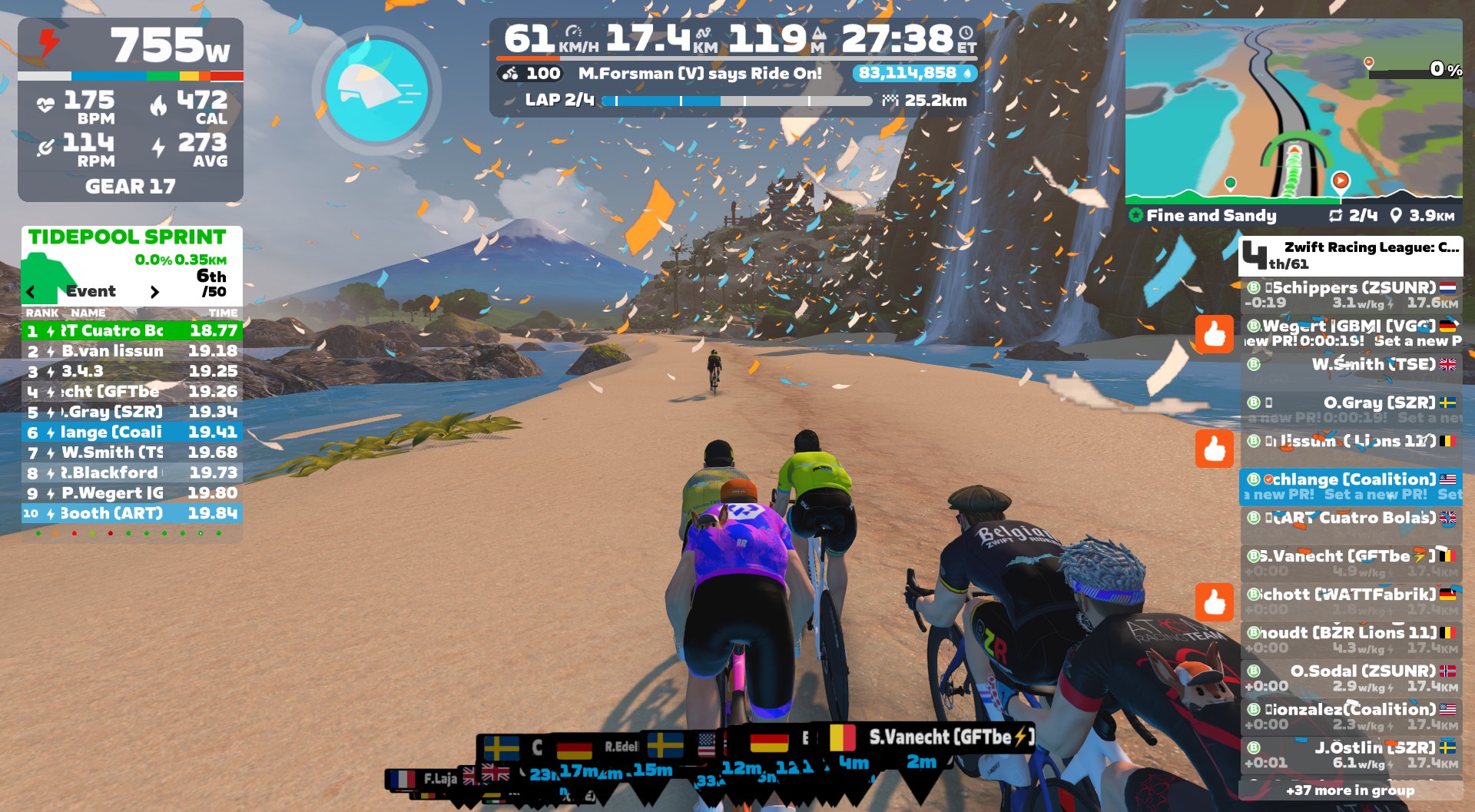
Task: Select the Gonzalez (Coalition) rider row
Action: tap(1351, 716)
